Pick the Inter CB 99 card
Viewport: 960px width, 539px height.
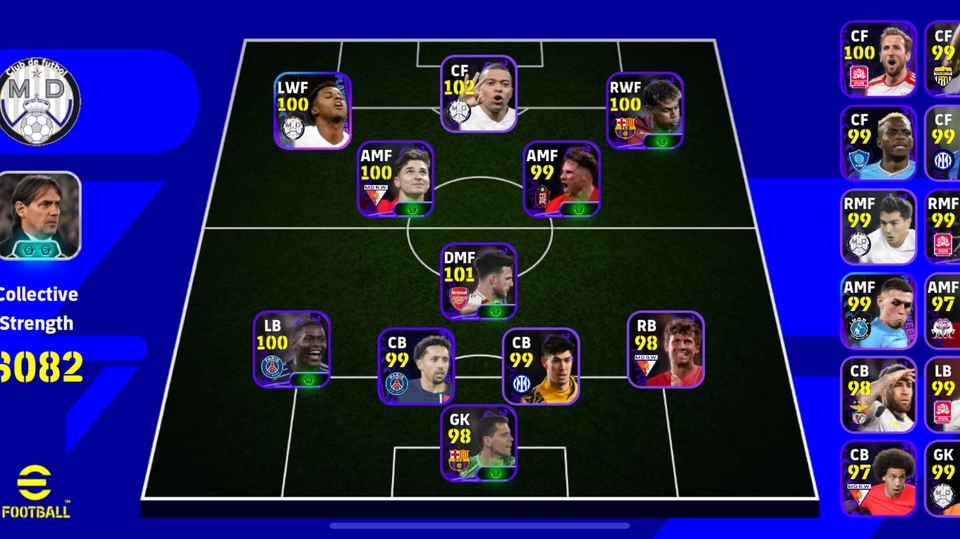click(540, 367)
